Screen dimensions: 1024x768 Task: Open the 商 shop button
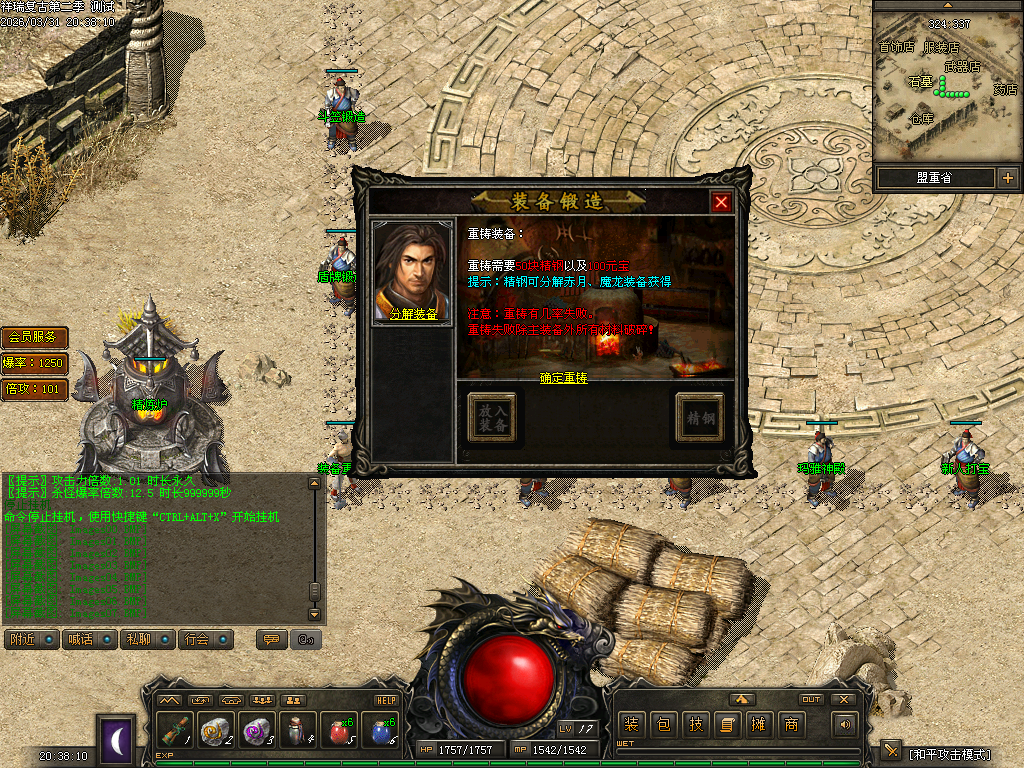792,724
